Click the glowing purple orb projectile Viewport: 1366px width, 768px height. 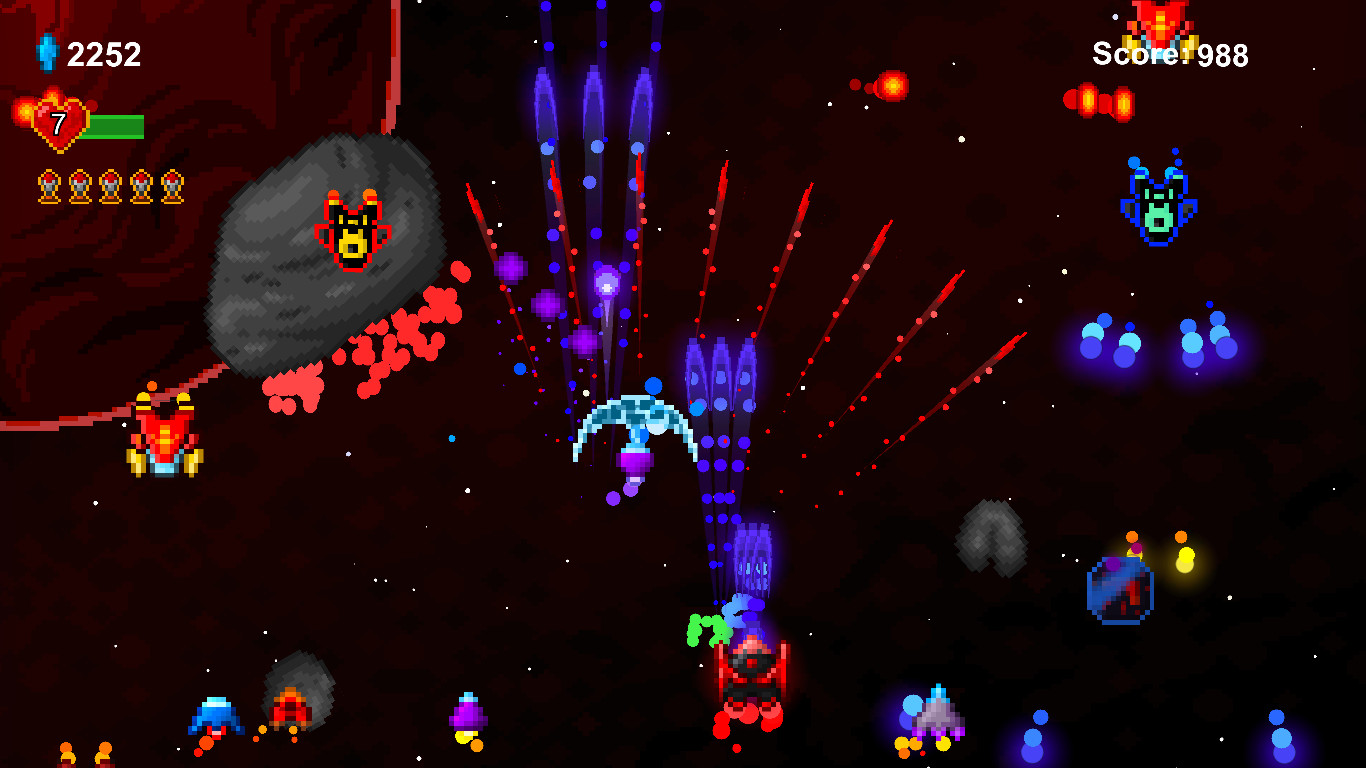tap(608, 283)
